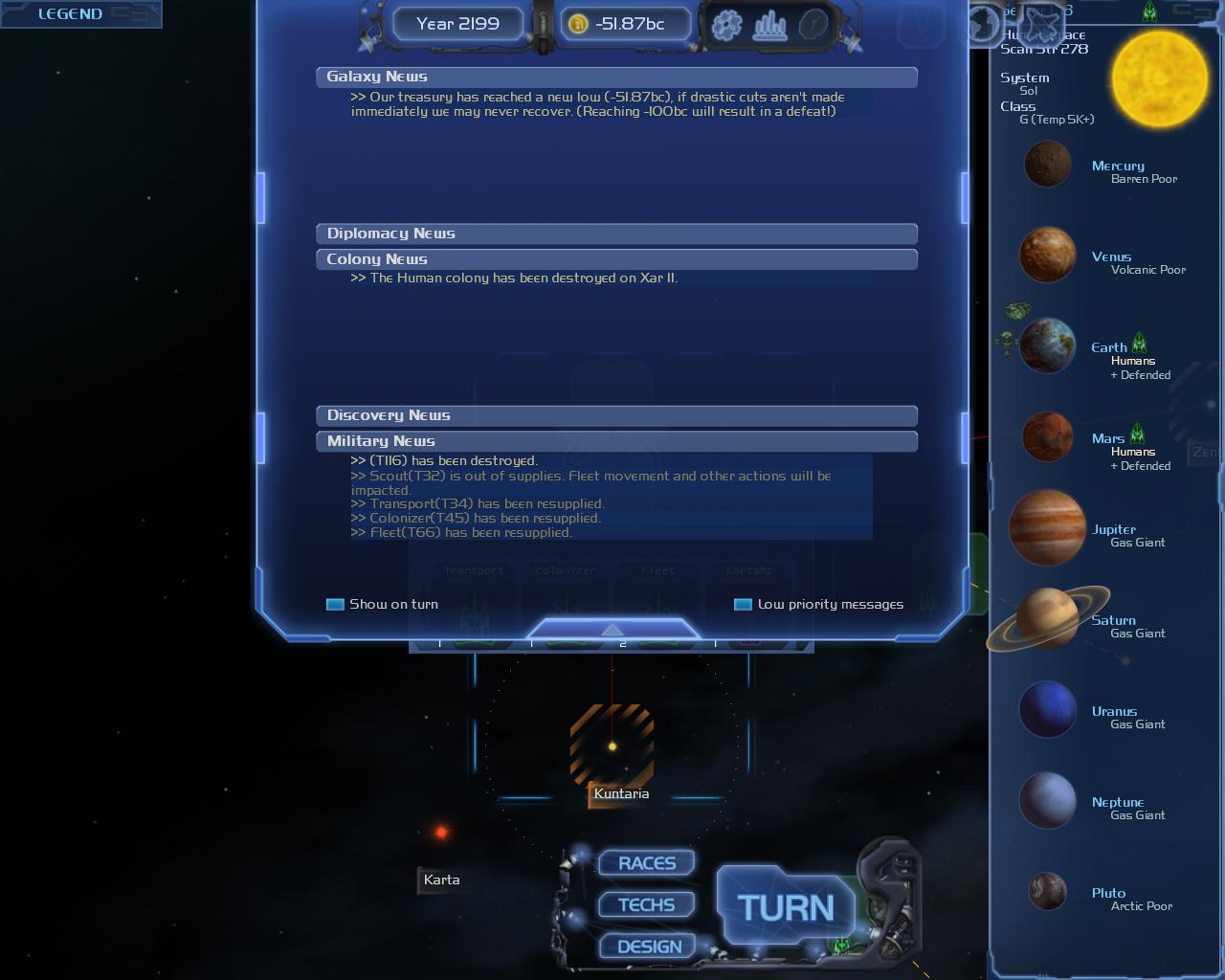Open the LEGEND panel
This screenshot has height=980, width=1225.
[70, 13]
